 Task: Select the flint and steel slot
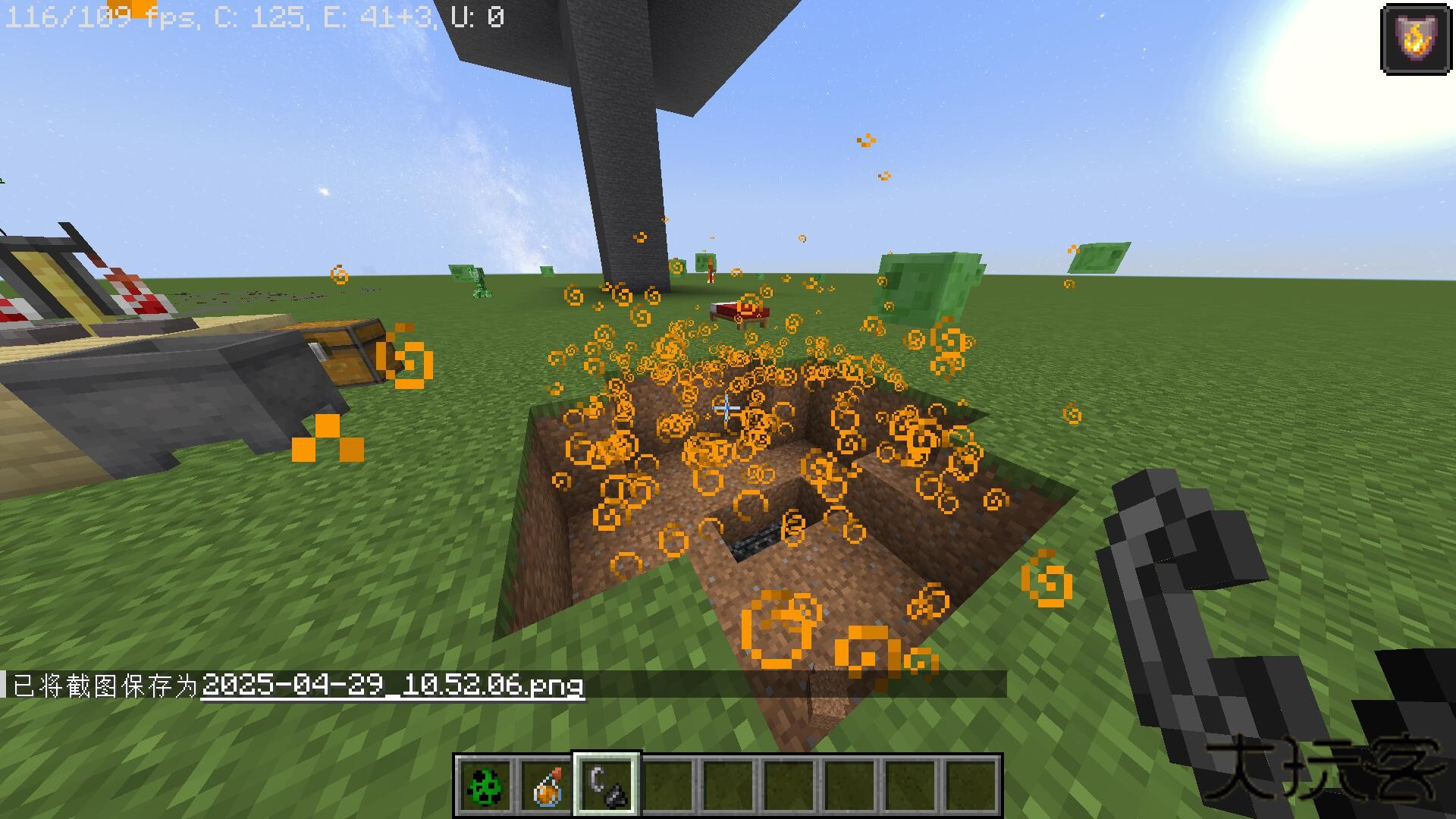point(607,786)
